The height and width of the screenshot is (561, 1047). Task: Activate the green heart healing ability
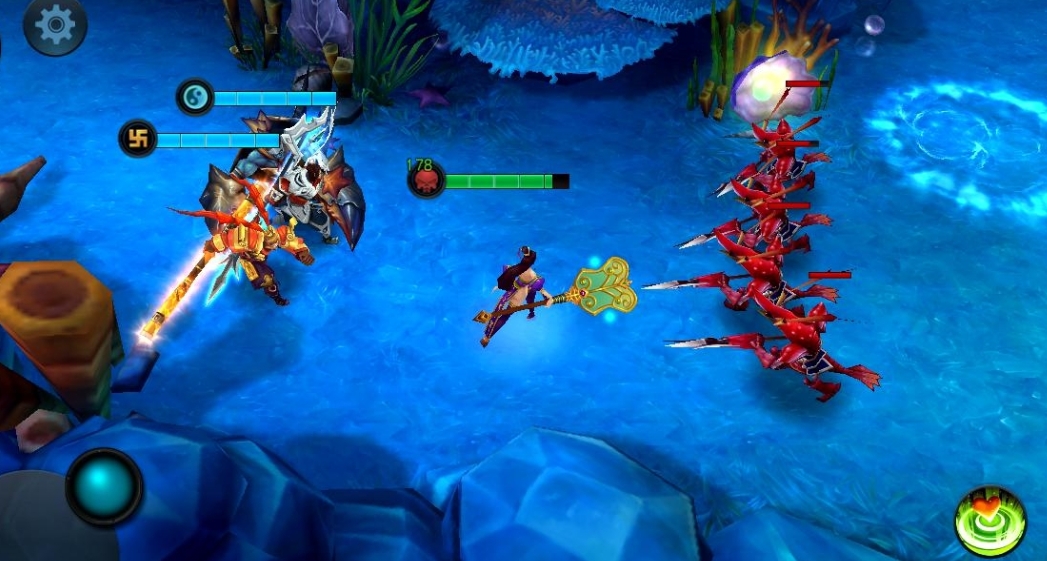990,521
